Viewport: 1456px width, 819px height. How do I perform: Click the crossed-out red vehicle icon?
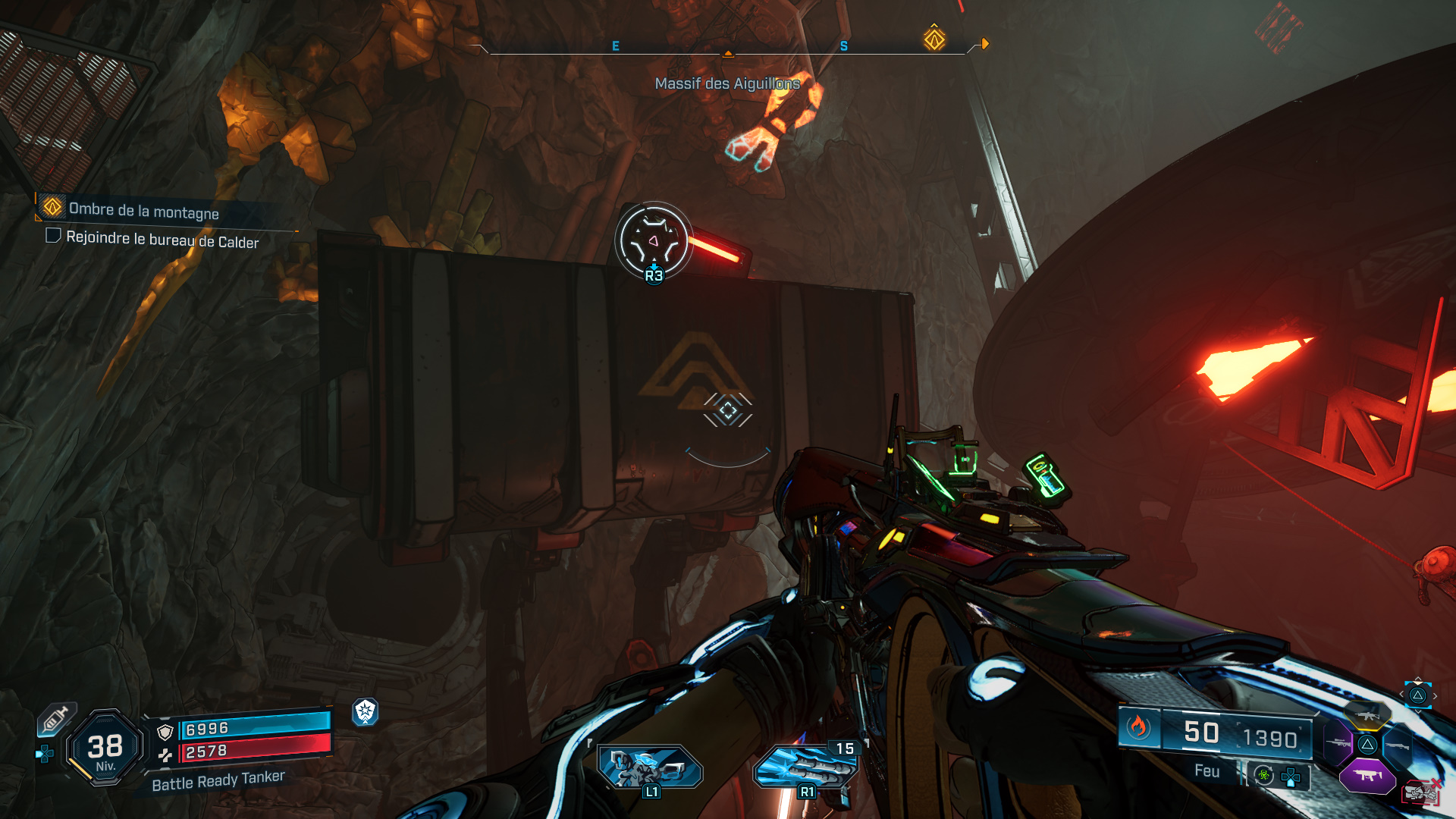pos(1421,792)
